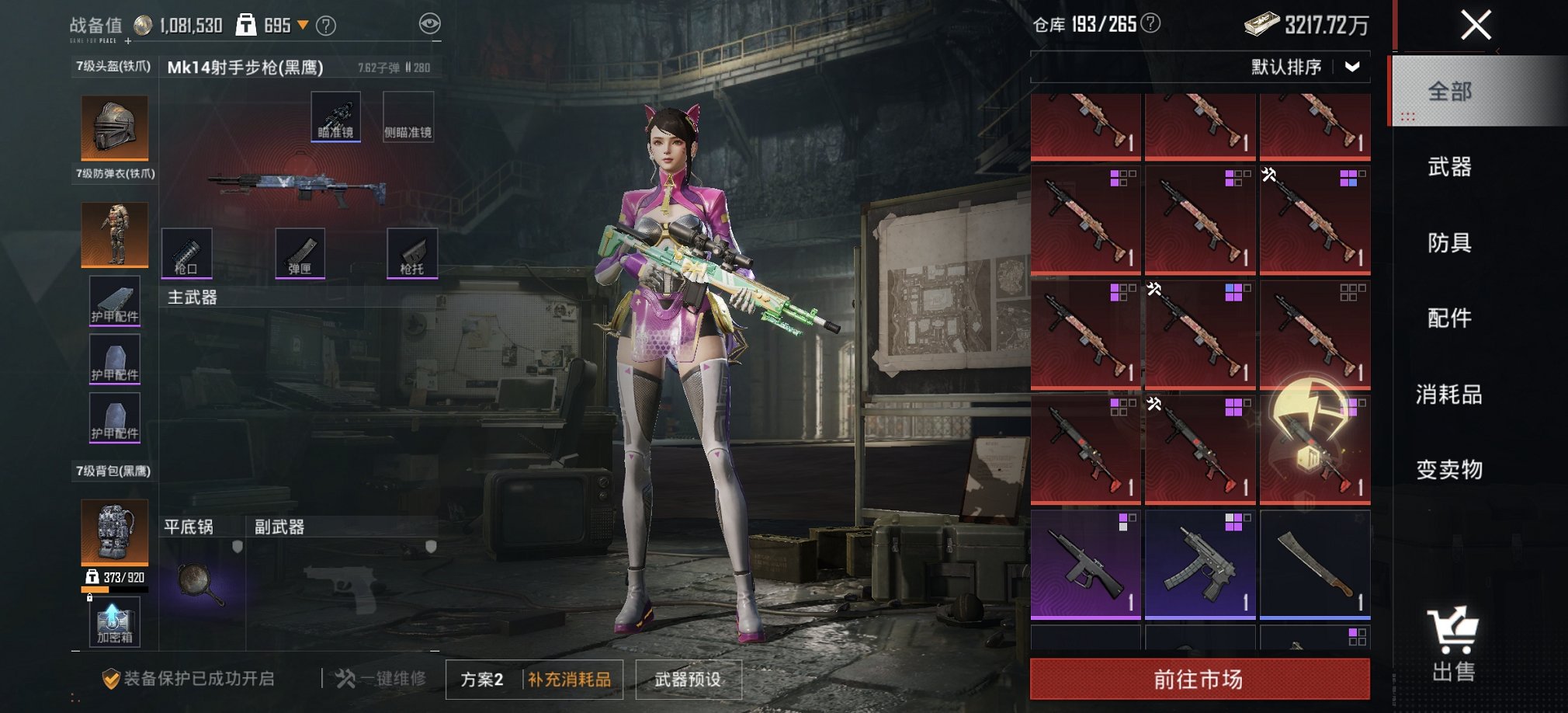Screen dimensions: 1568x713
Task: Click the 武器预设 weapon preset button
Action: (688, 680)
